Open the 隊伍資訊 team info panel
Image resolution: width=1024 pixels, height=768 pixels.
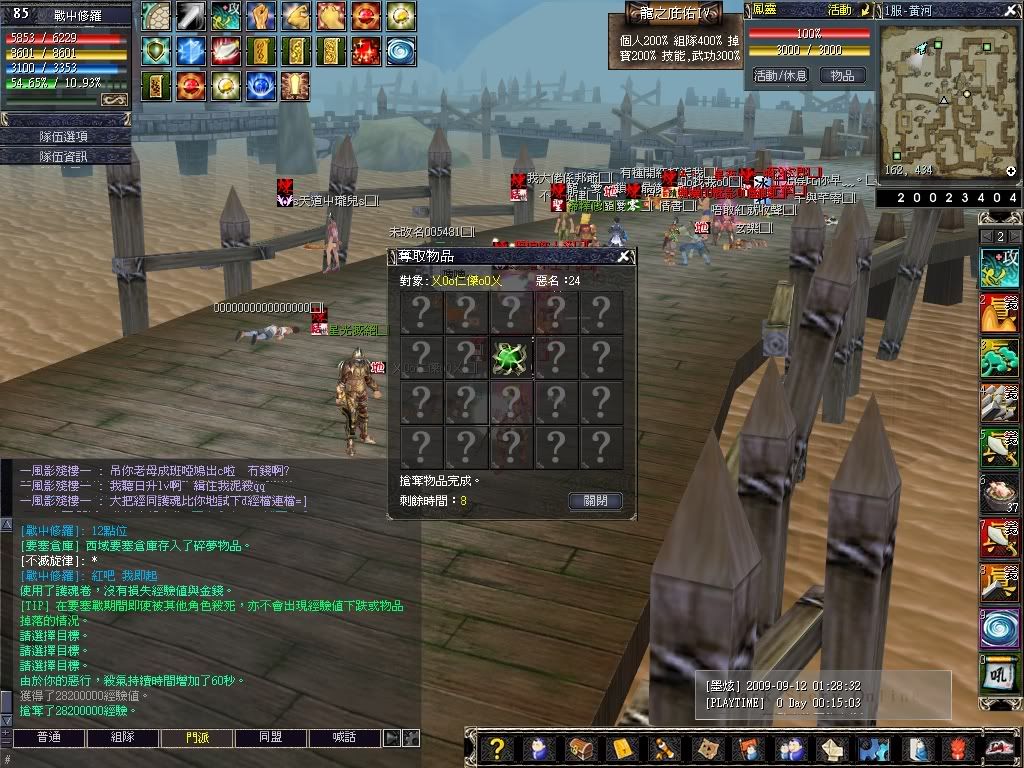click(x=65, y=156)
